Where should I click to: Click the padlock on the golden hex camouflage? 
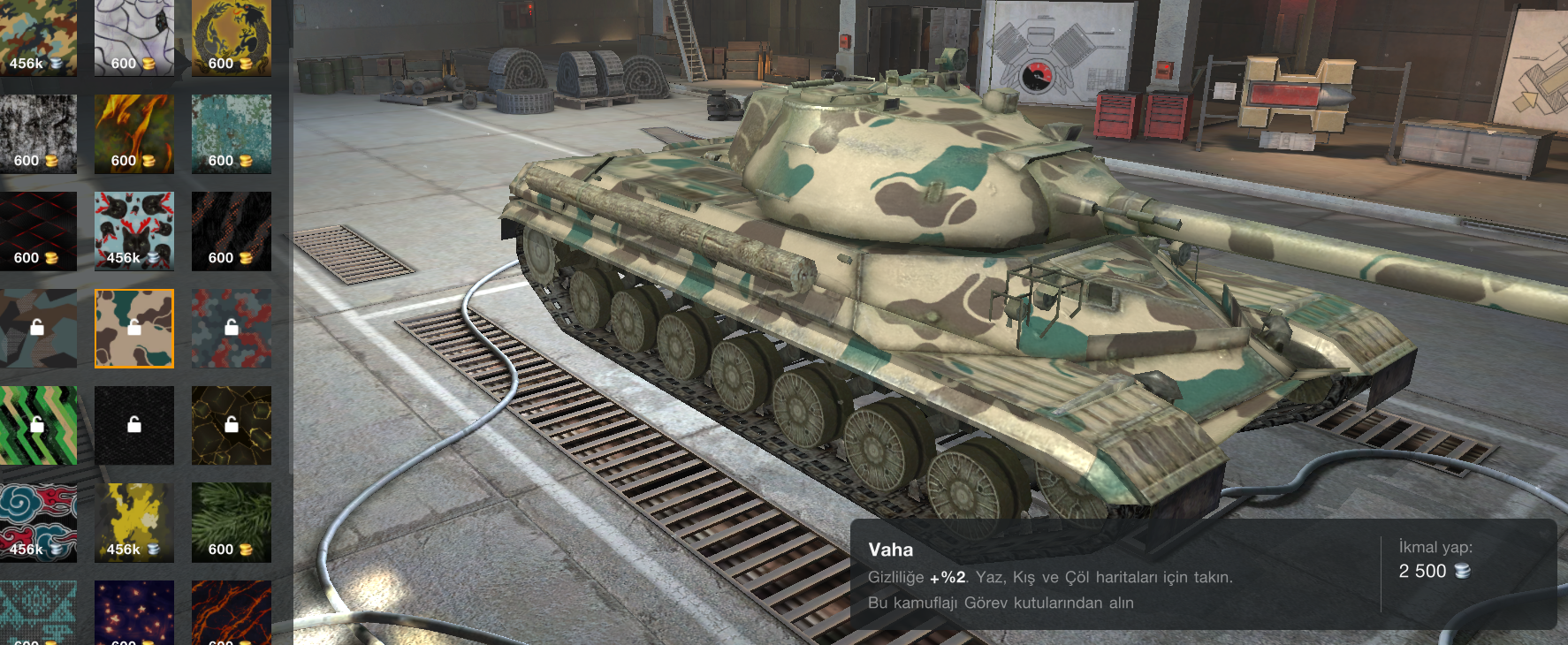pyautogui.click(x=231, y=425)
